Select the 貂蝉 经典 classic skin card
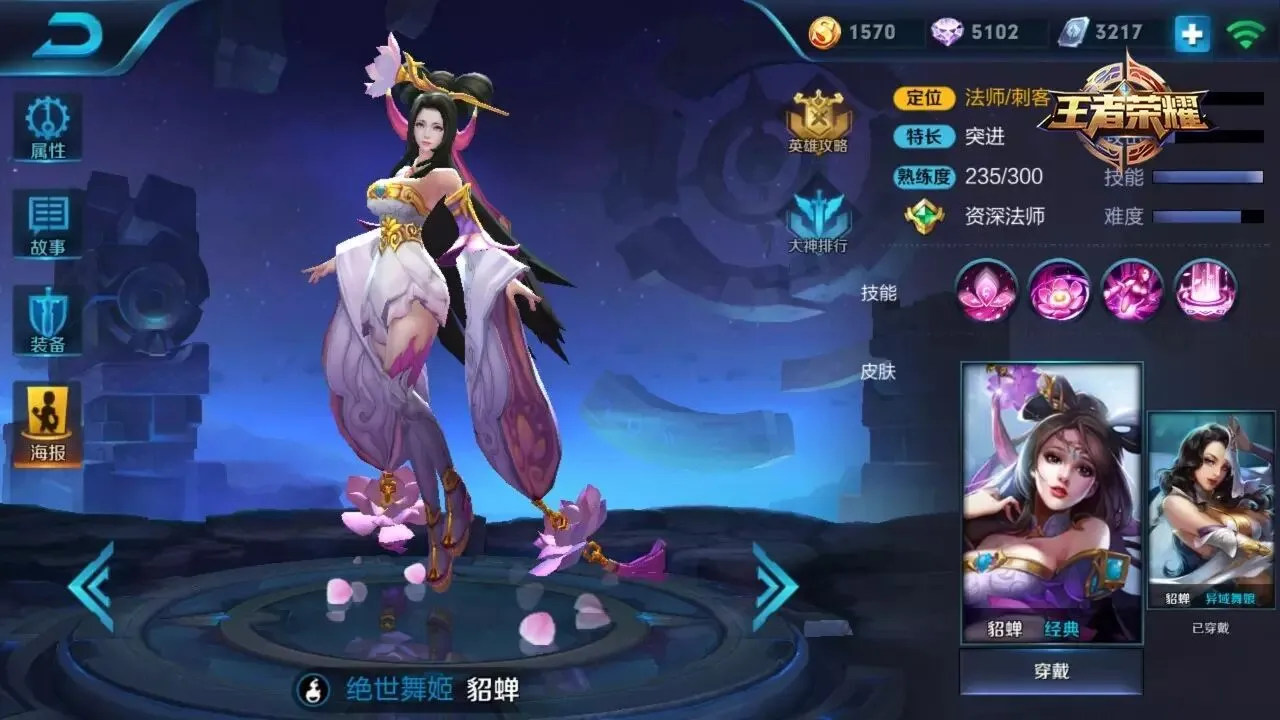1280x720 pixels. (x=1051, y=502)
